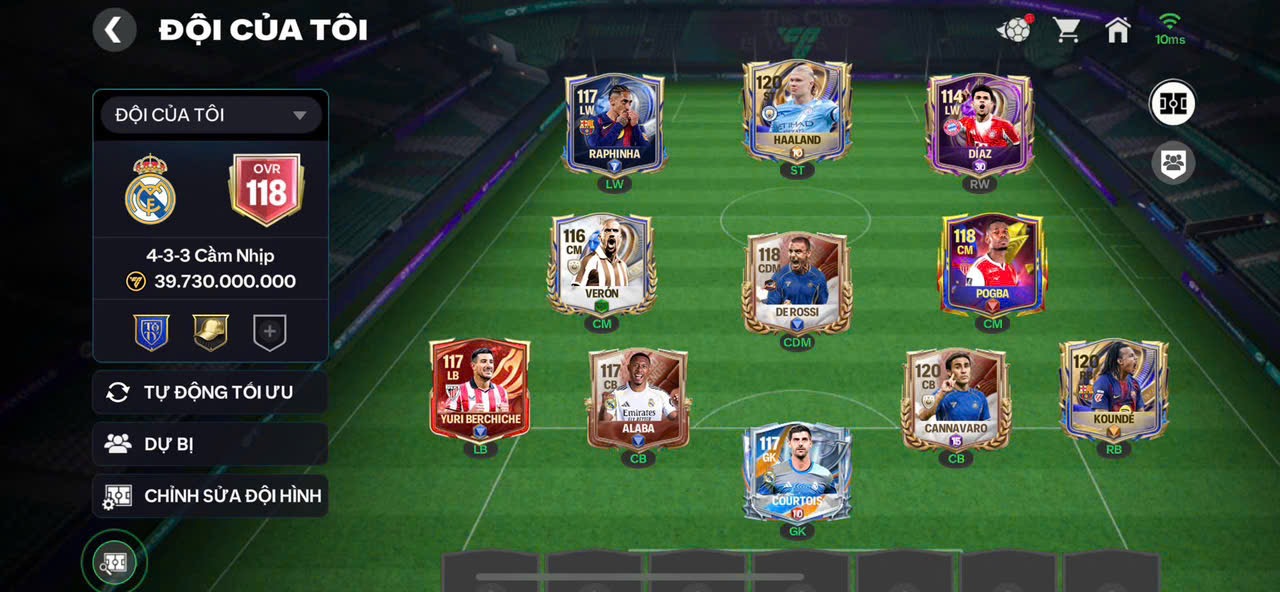Choose the Yuri Berchiche left back card
Screen dimensions: 1280x592
(x=480, y=390)
